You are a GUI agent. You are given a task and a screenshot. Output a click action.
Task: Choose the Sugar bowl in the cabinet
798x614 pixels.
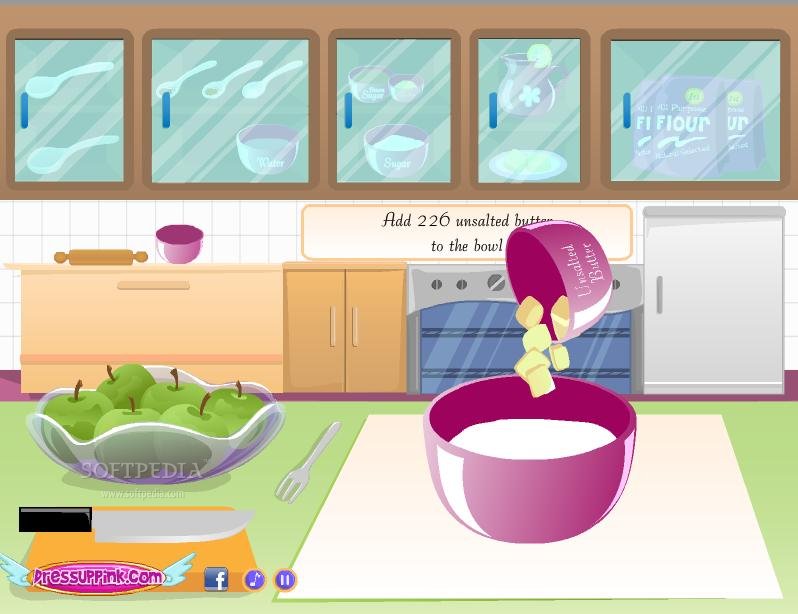[x=396, y=150]
